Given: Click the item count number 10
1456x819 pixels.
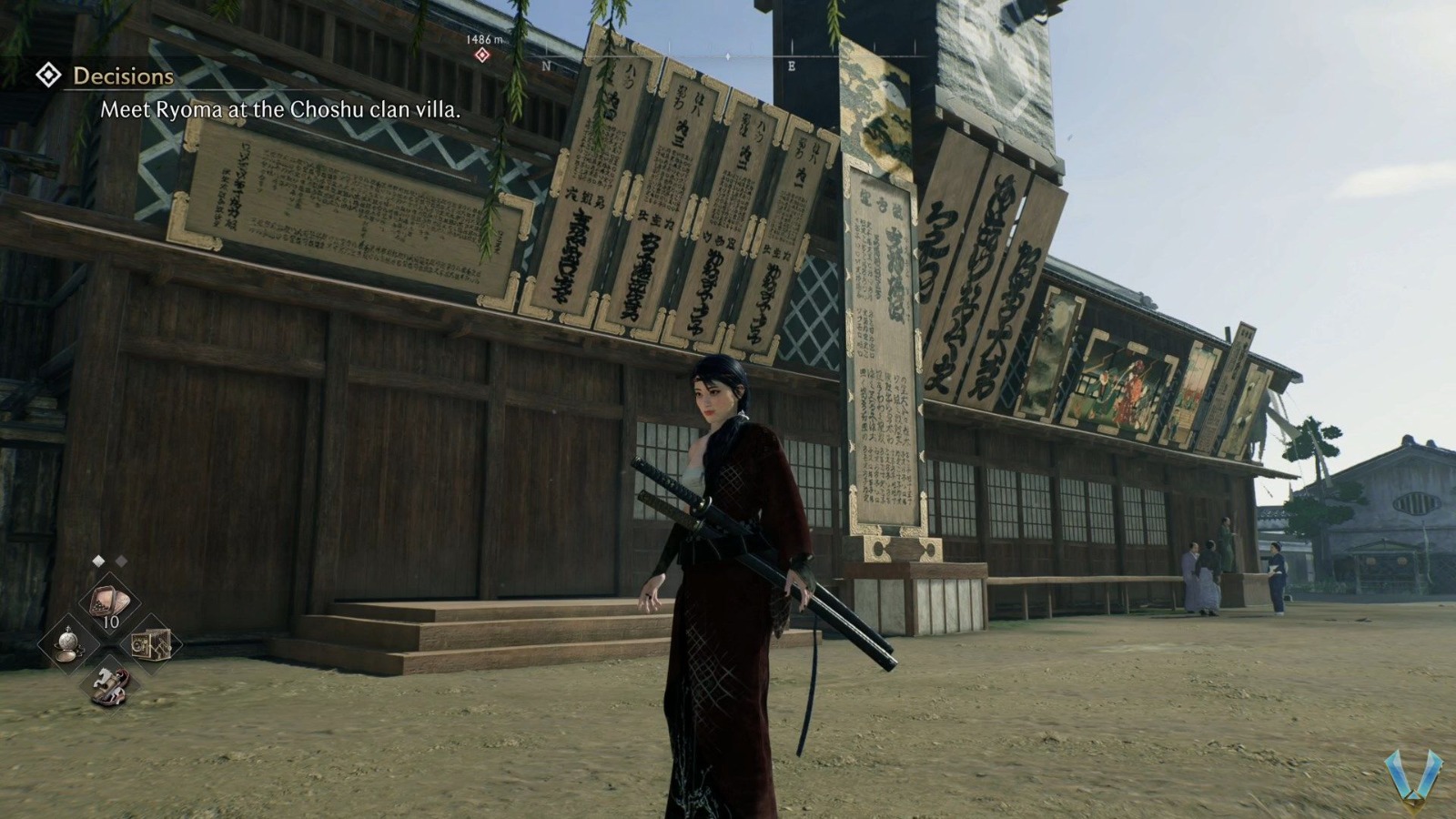Looking at the screenshot, I should point(111,621).
